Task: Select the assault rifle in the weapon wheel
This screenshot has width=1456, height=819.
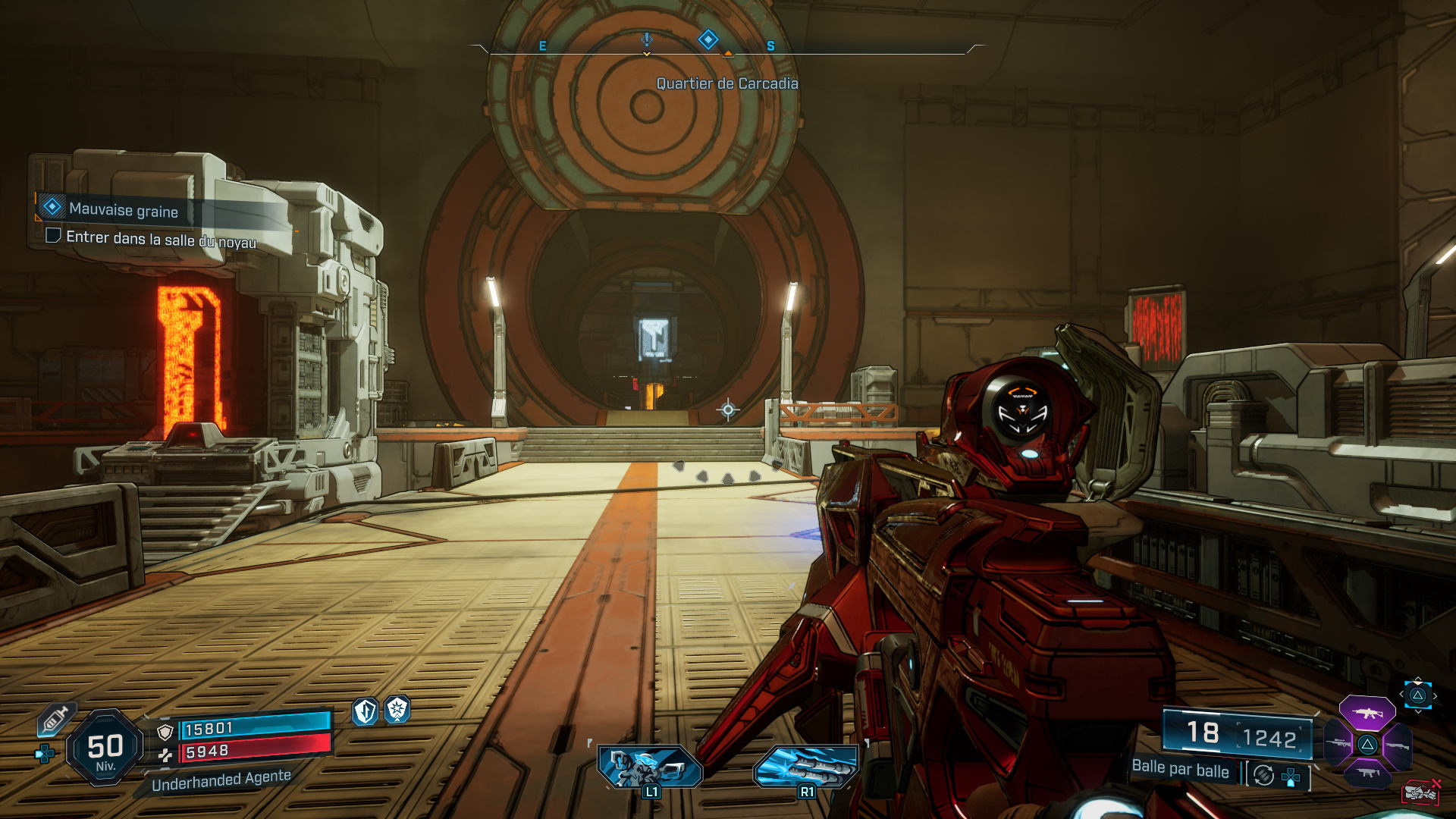Action: 1367,713
